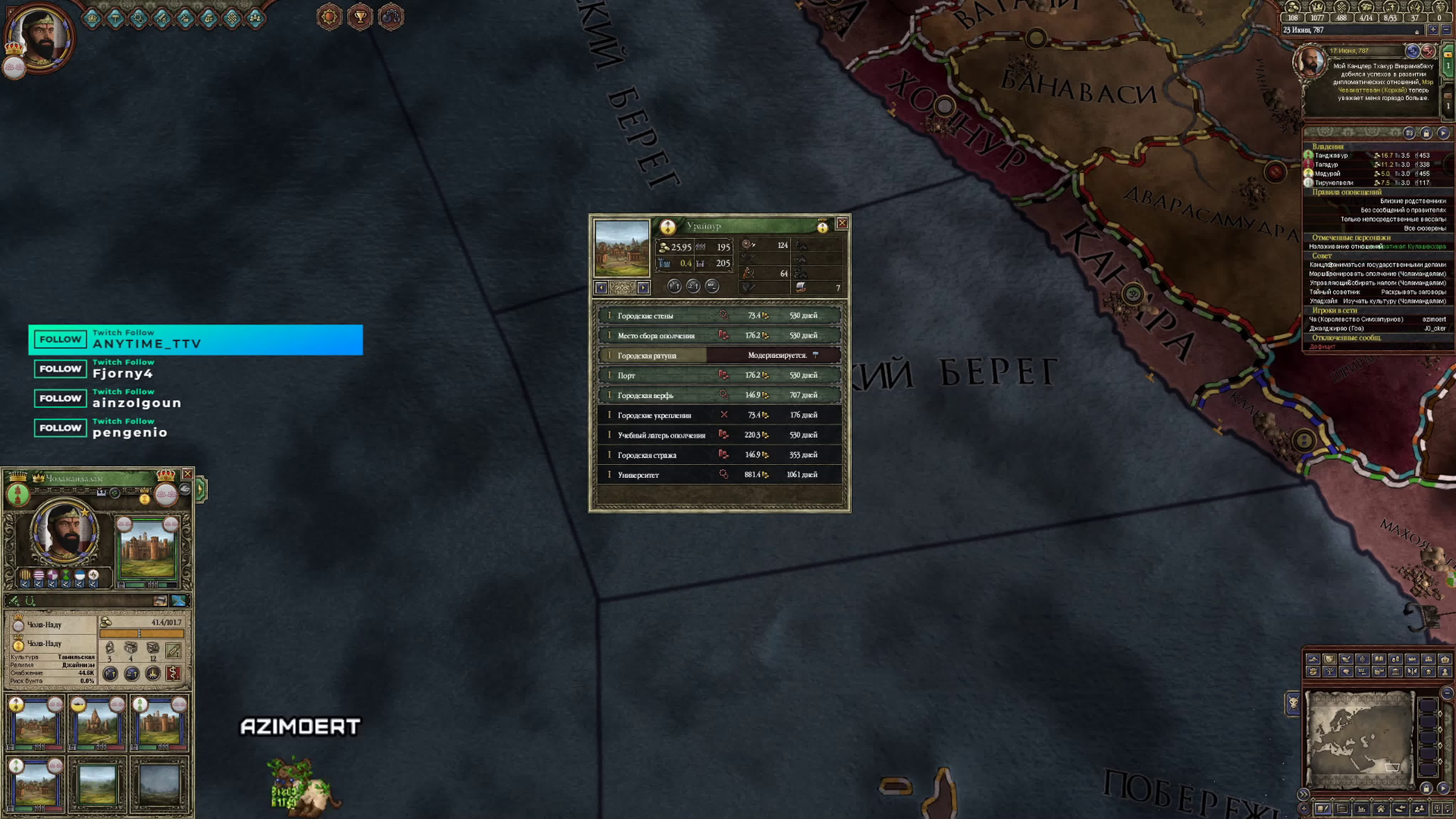
Task: Click the ANYTIME_TTV follow banner
Action: coord(196,340)
